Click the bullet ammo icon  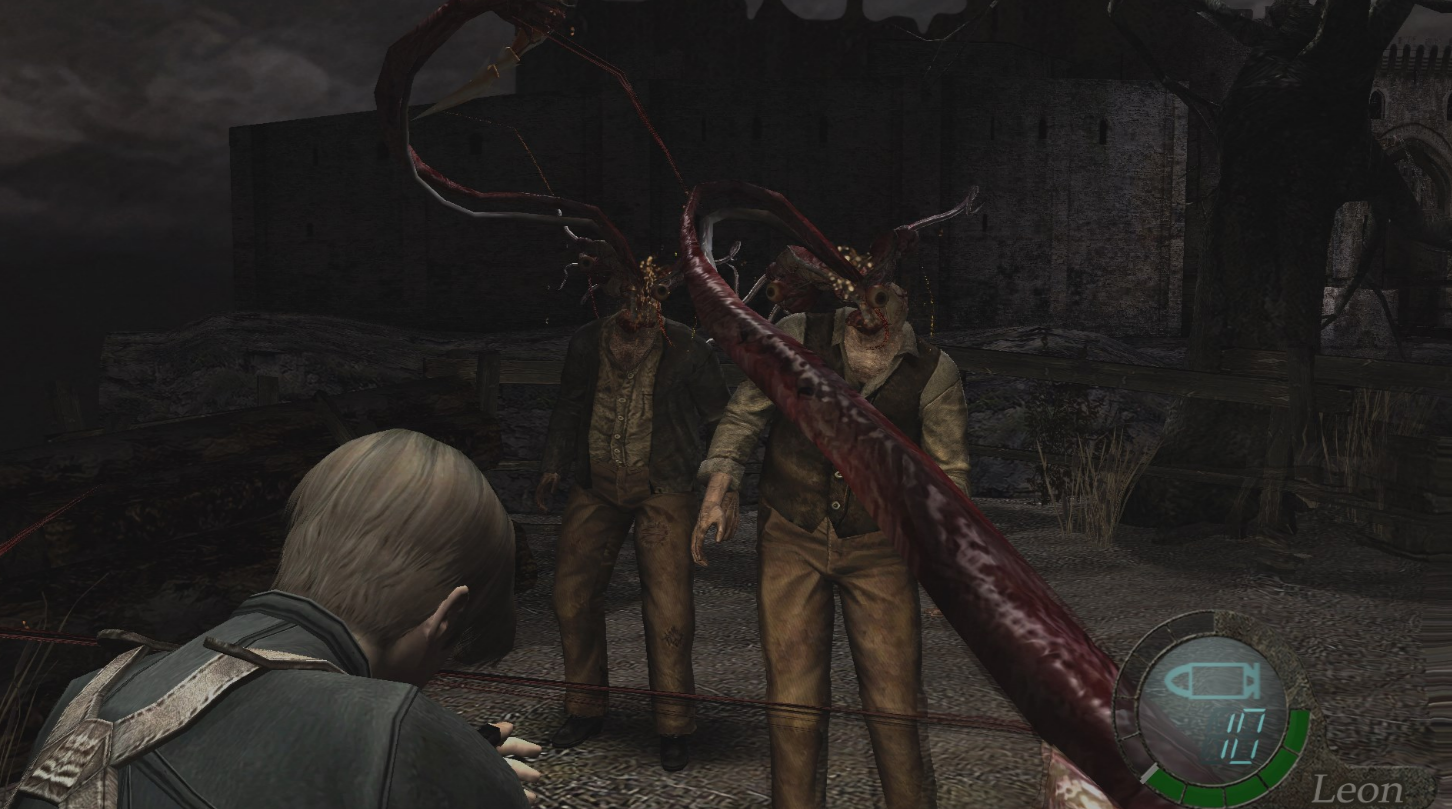(1210, 680)
